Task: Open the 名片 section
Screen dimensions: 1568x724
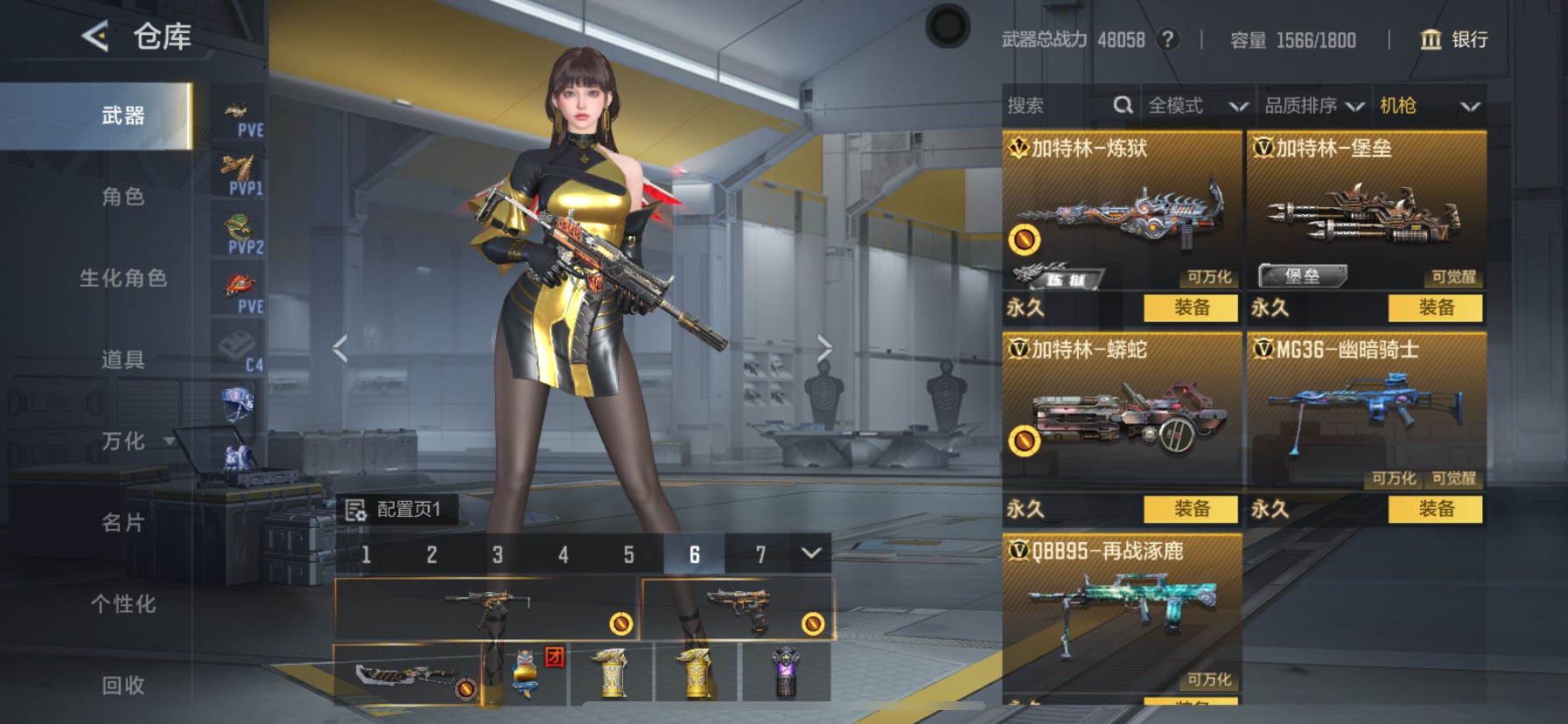Action: (122, 523)
